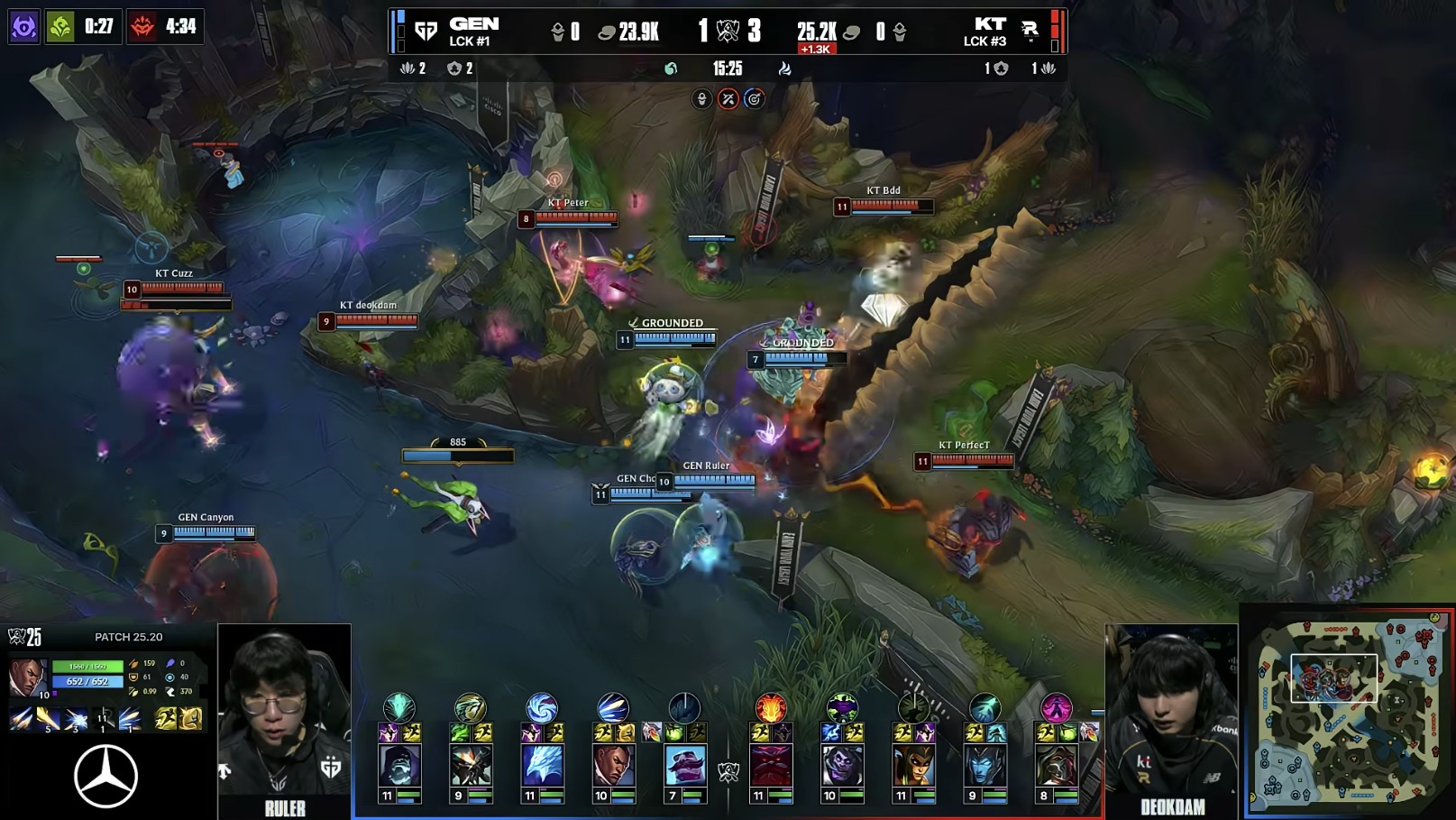Click the green dragon timer icon
Viewport: 1456px width, 820px height.
click(x=60, y=26)
